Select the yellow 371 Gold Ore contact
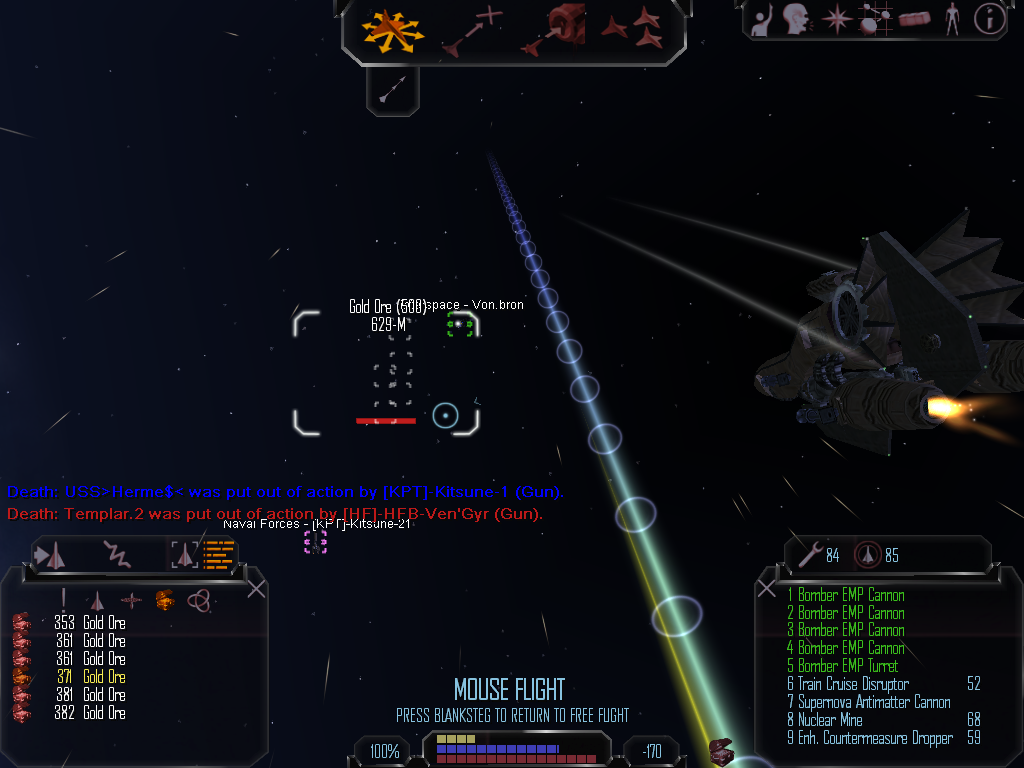Screen dimensions: 1024x768 (104, 677)
